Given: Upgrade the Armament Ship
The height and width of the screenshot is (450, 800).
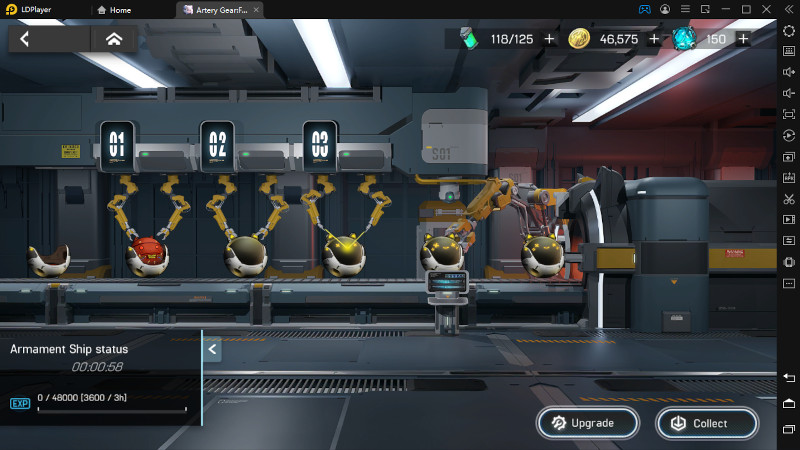Looking at the screenshot, I should point(588,423).
